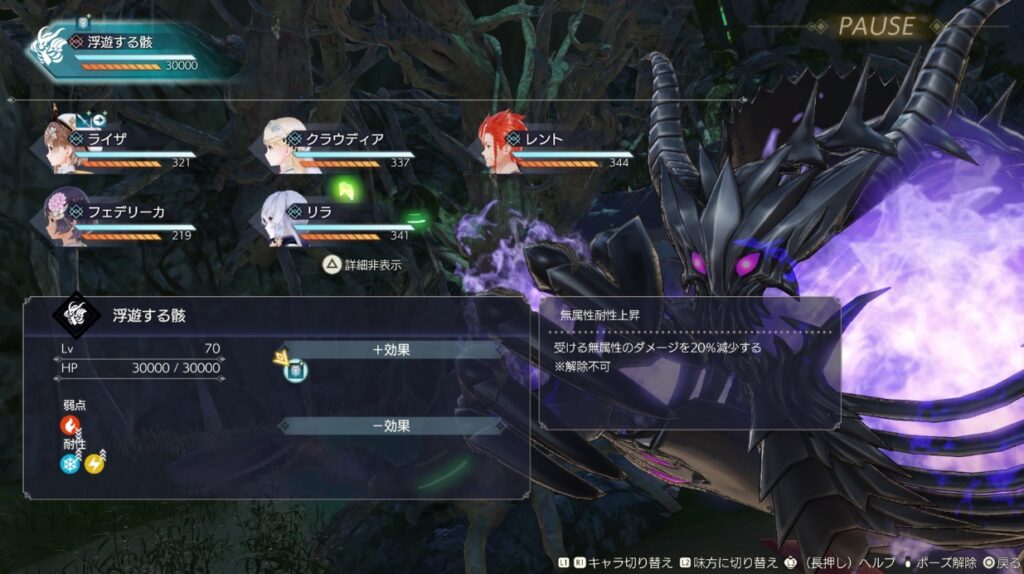The height and width of the screenshot is (574, 1024).
Task: Click the fire weakness icon
Action: point(70,426)
